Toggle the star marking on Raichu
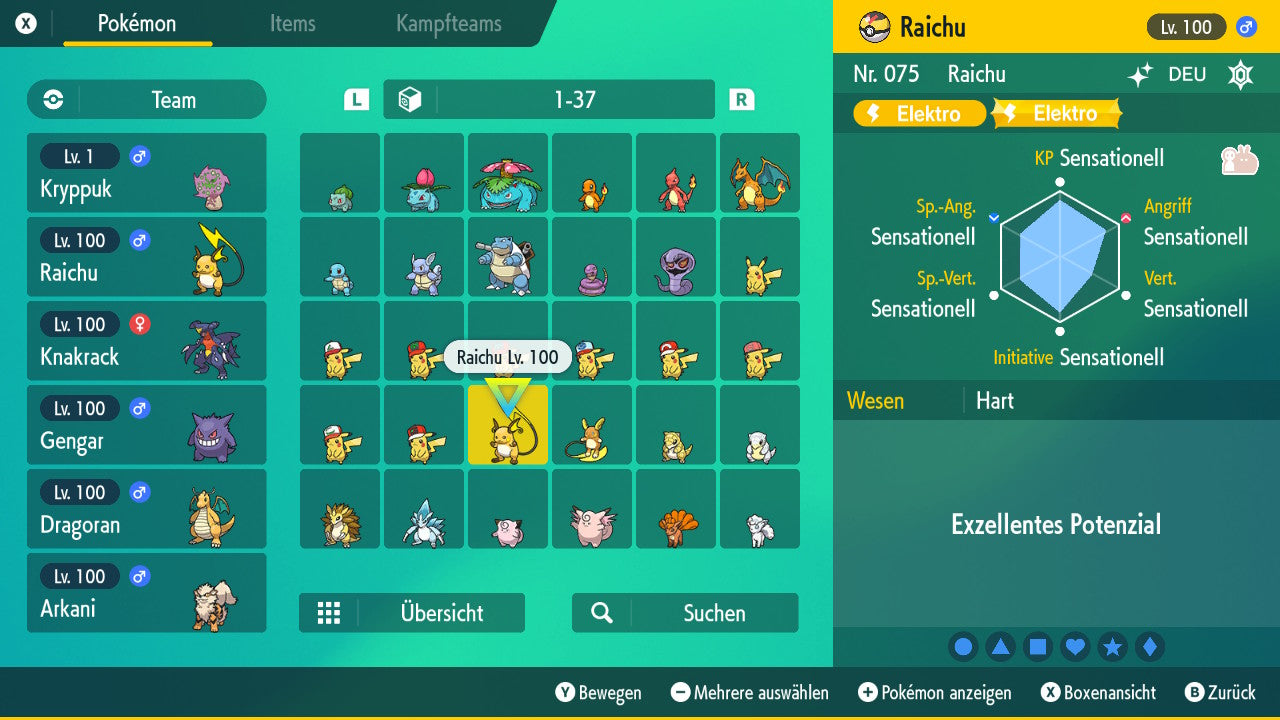1280x720 pixels. click(x=1112, y=647)
